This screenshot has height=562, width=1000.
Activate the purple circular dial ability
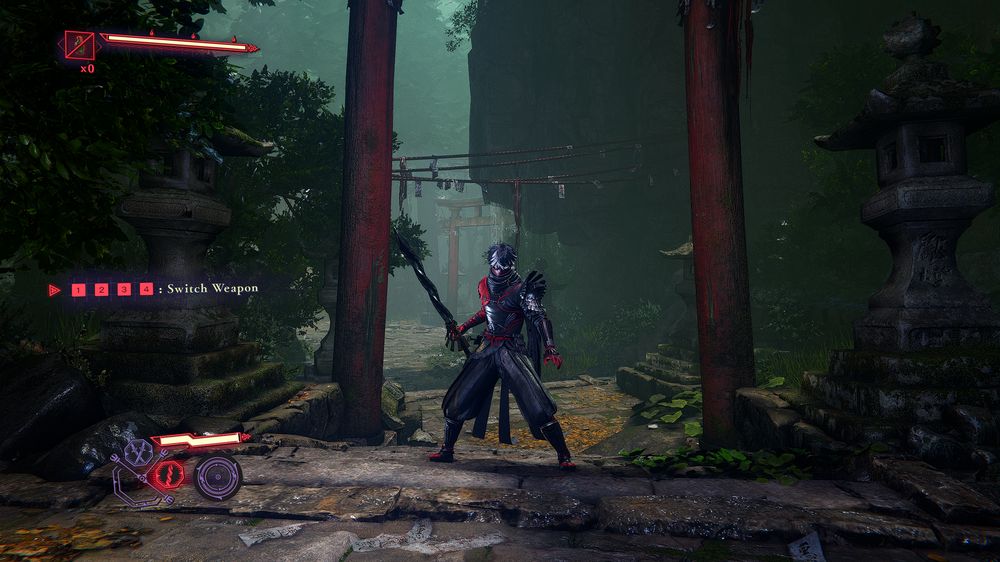tap(216, 476)
